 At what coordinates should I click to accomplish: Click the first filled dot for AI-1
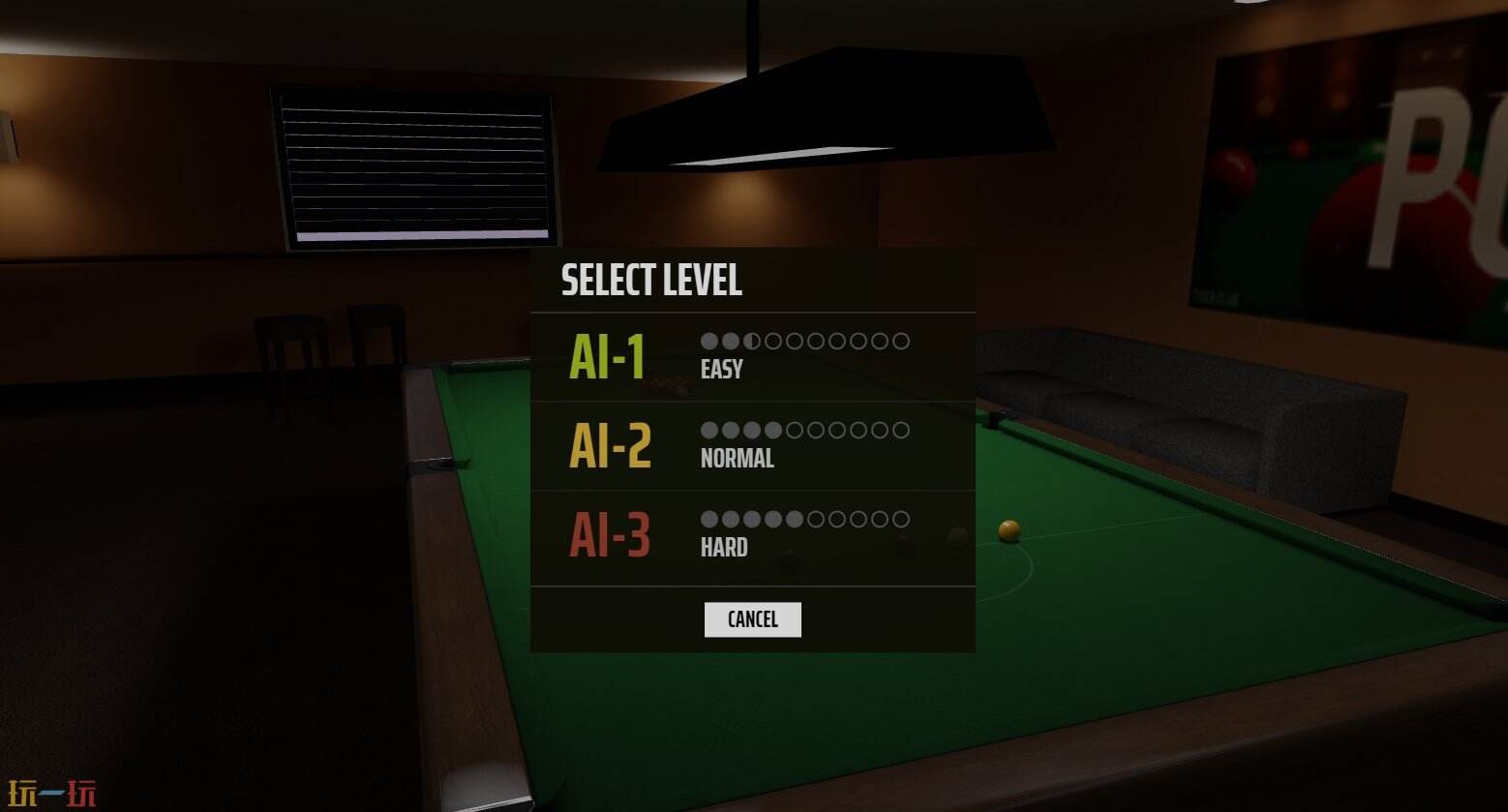(709, 341)
